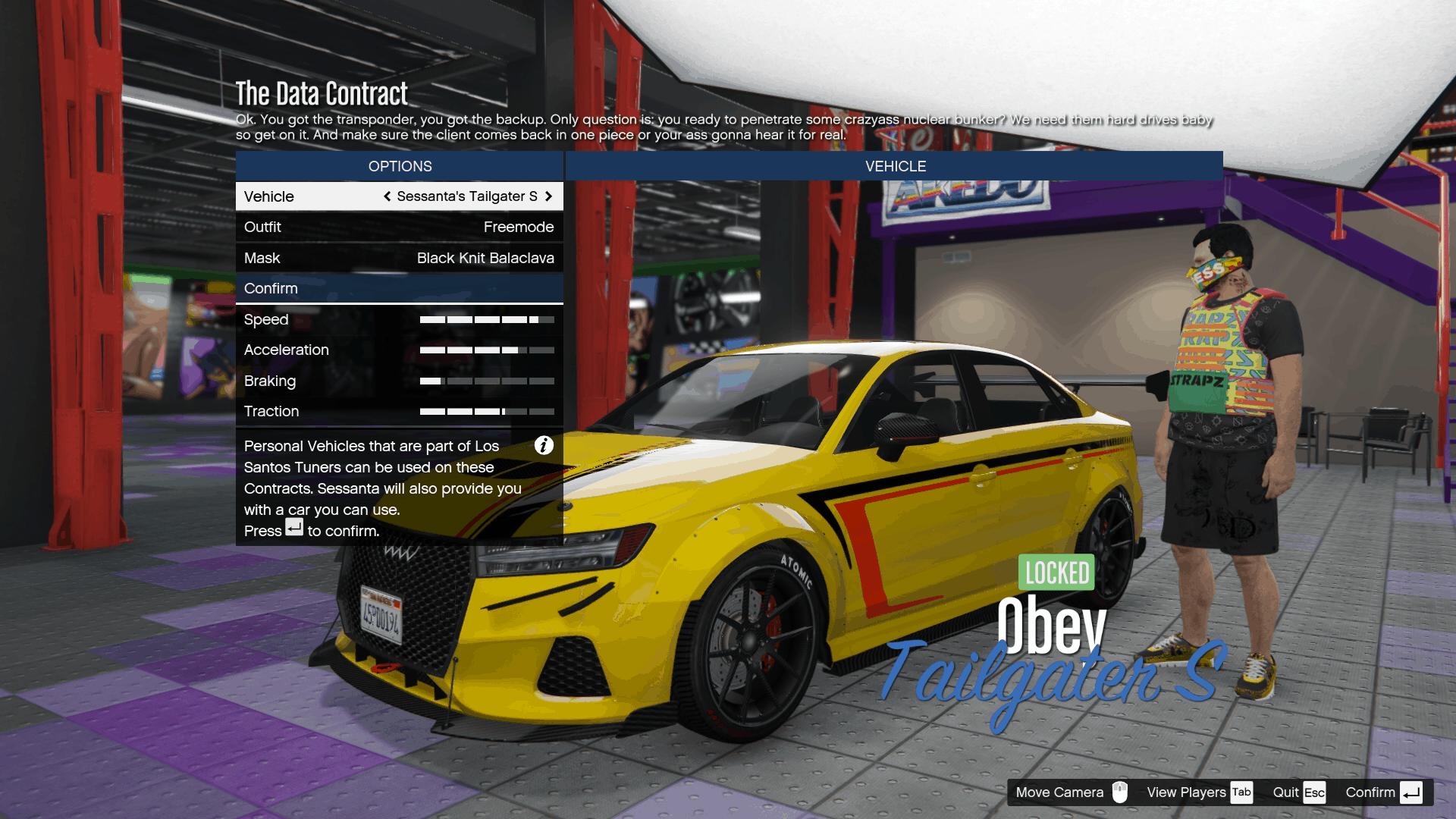The width and height of the screenshot is (1456, 819).
Task: Click the Braking stat bar
Action: [488, 381]
